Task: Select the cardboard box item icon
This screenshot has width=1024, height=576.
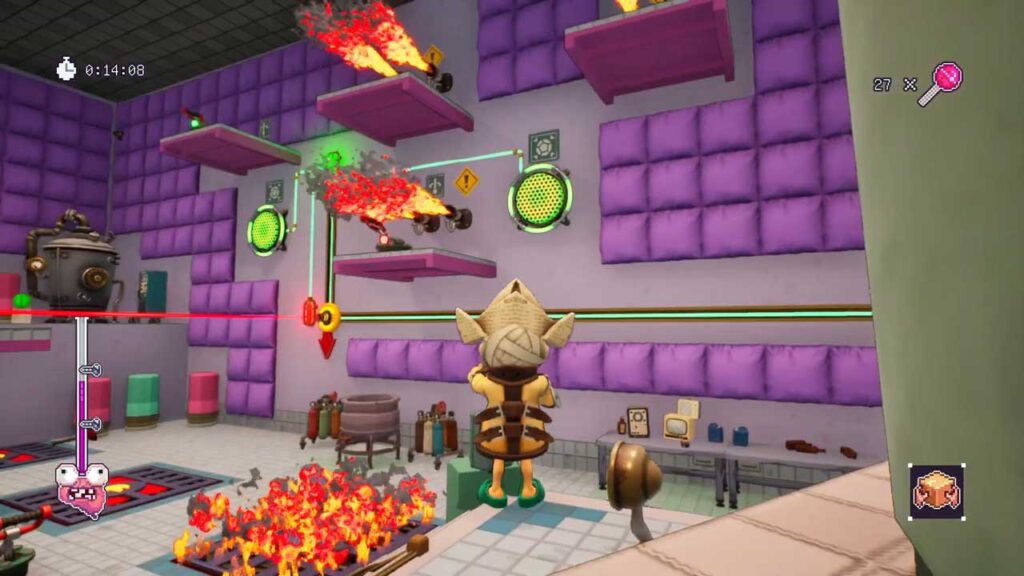Action: click(937, 492)
